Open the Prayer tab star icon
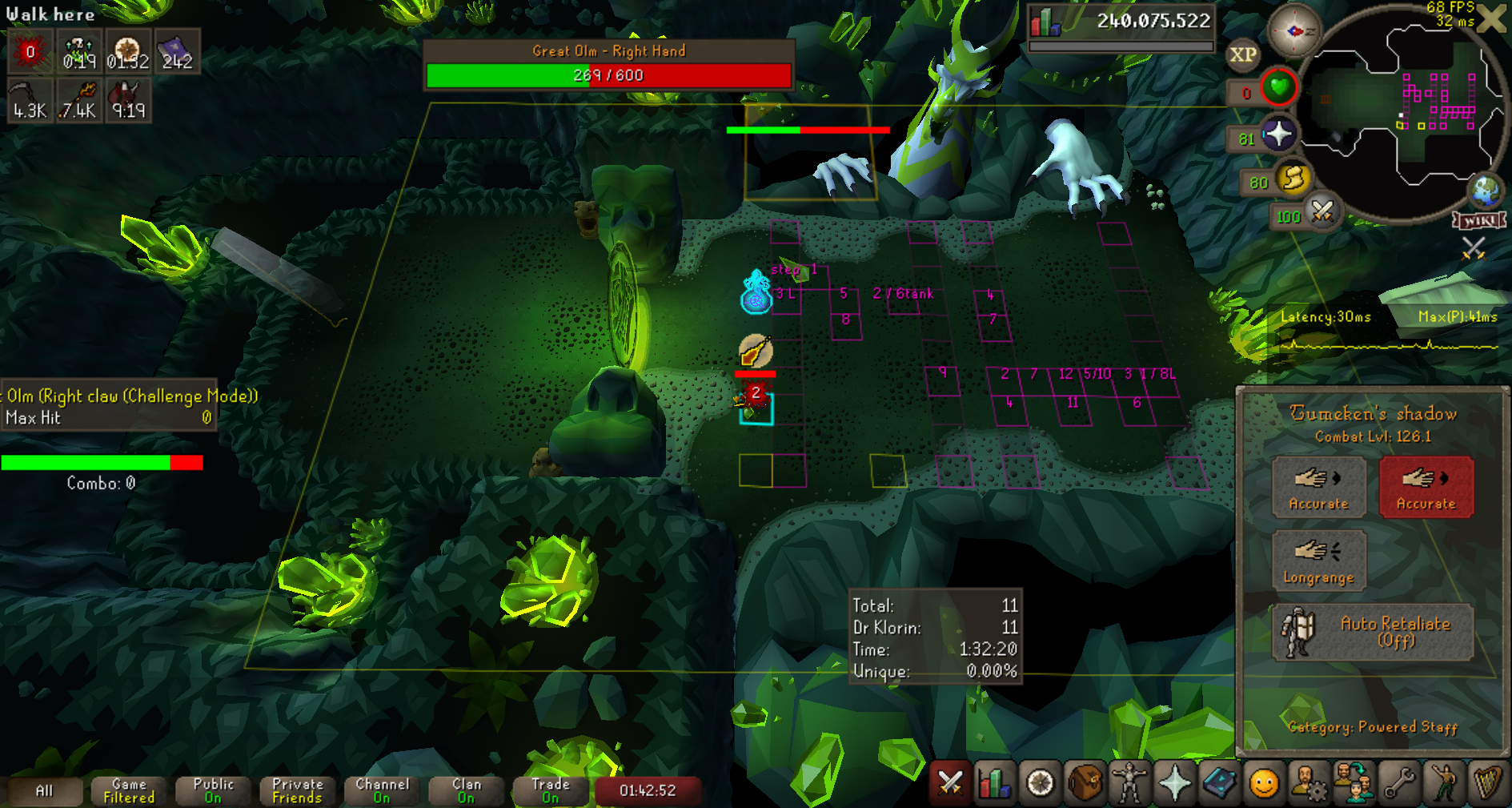Screen dimensions: 1512x808 (1174, 783)
